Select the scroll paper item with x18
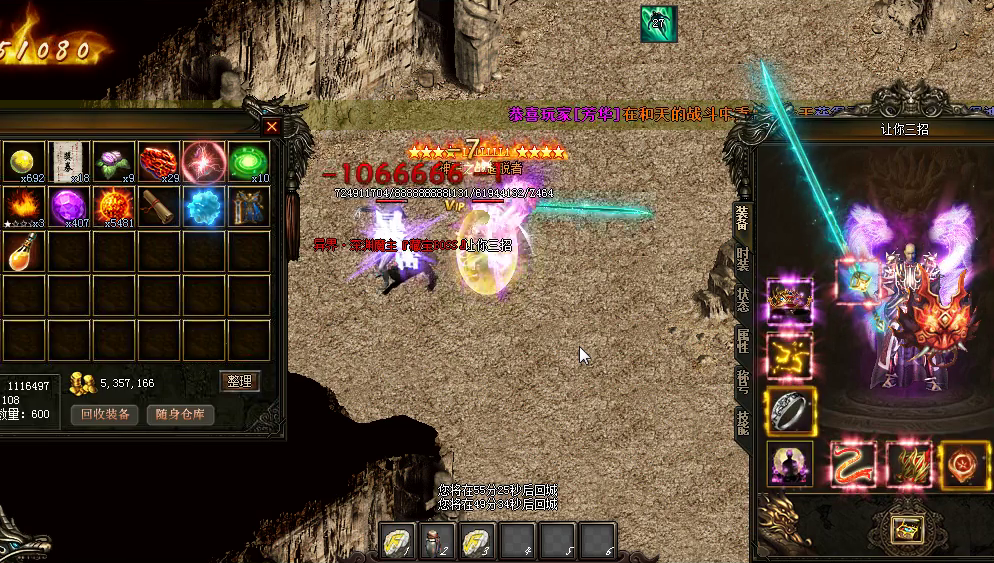994x563 pixels. coord(70,161)
